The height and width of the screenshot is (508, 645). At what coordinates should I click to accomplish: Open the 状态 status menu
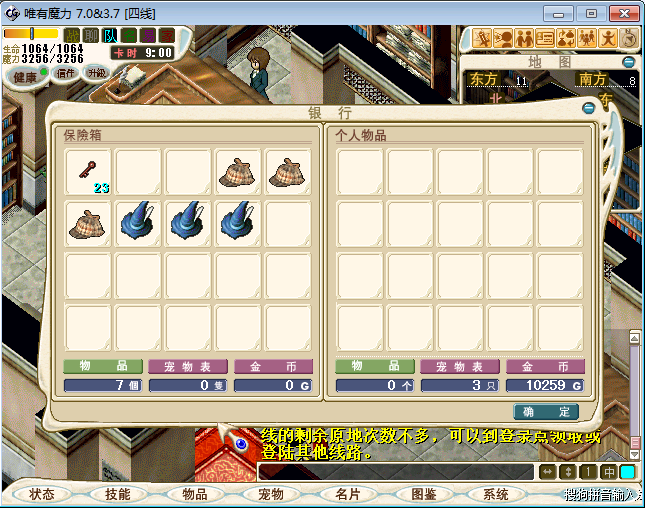coord(42,494)
